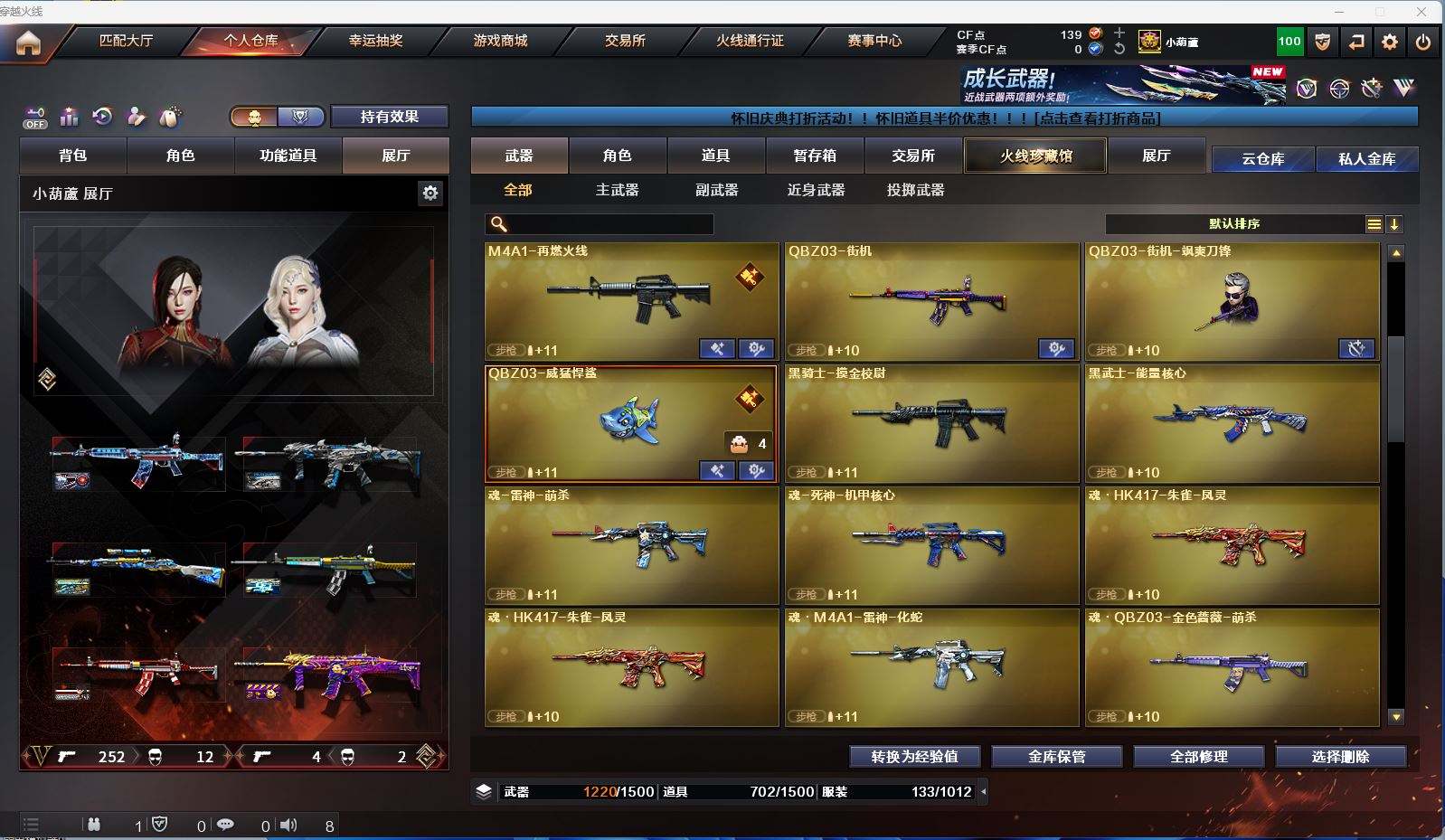
Task: Click the home icon button
Action: pos(28,42)
